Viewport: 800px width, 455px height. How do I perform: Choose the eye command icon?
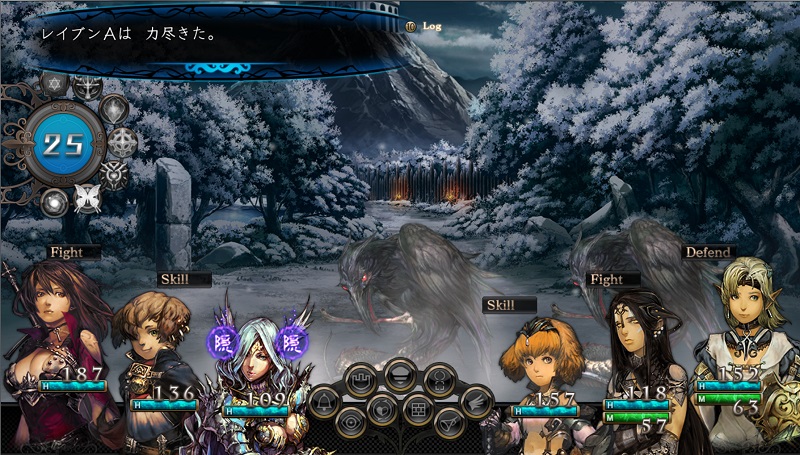[351, 423]
